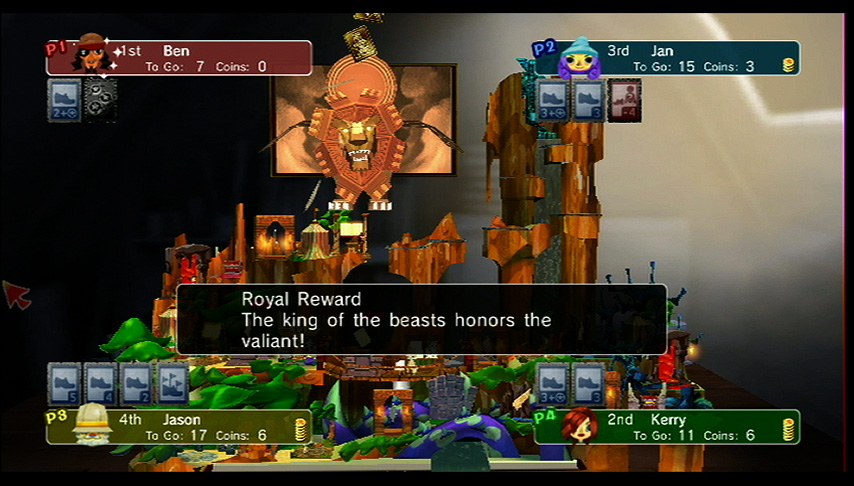The image size is (854, 486).
Task: Select Jason's flag card
Action: pyautogui.click(x=172, y=383)
